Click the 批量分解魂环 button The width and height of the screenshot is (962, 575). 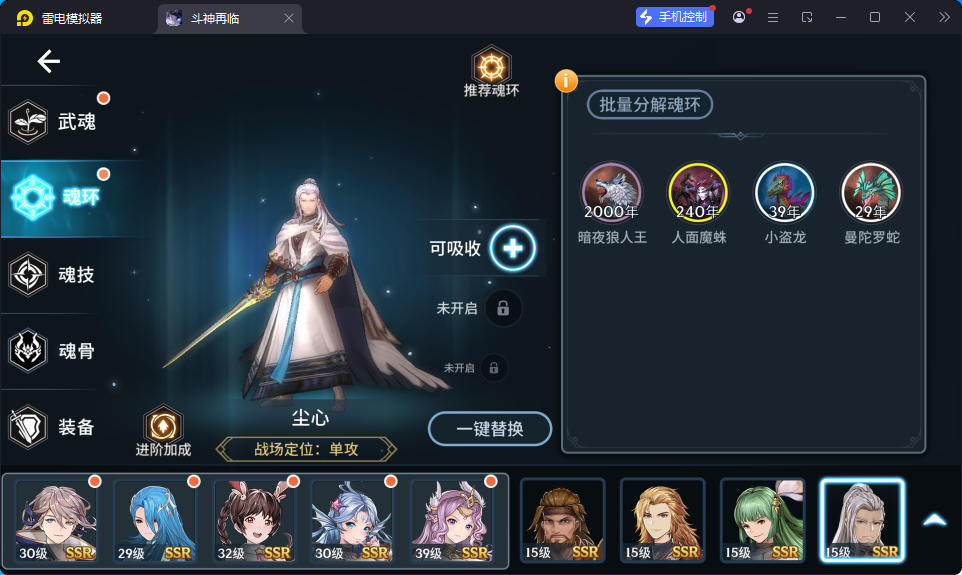(x=649, y=104)
